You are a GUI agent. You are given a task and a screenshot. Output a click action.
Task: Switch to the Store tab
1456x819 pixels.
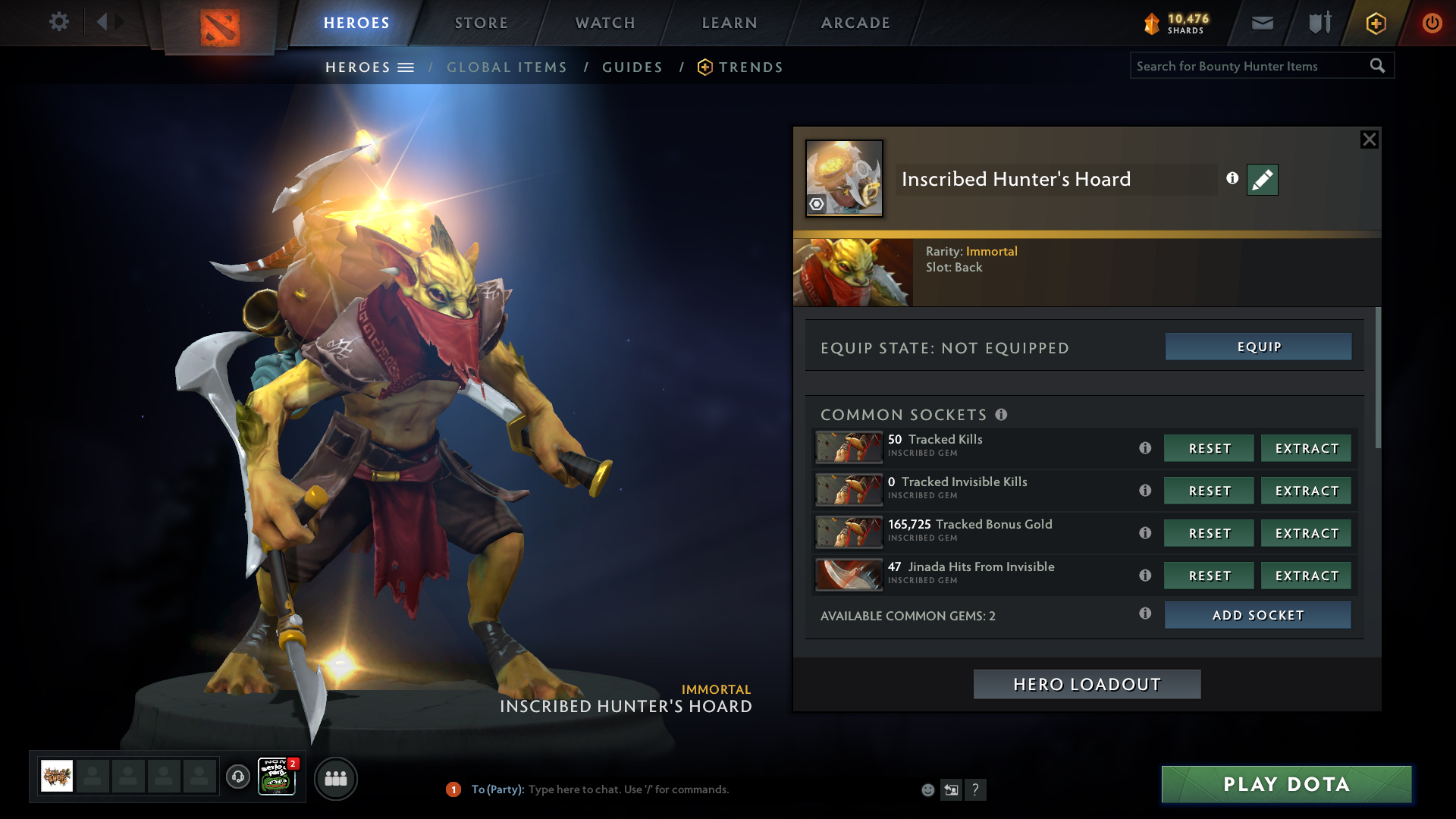tap(481, 23)
